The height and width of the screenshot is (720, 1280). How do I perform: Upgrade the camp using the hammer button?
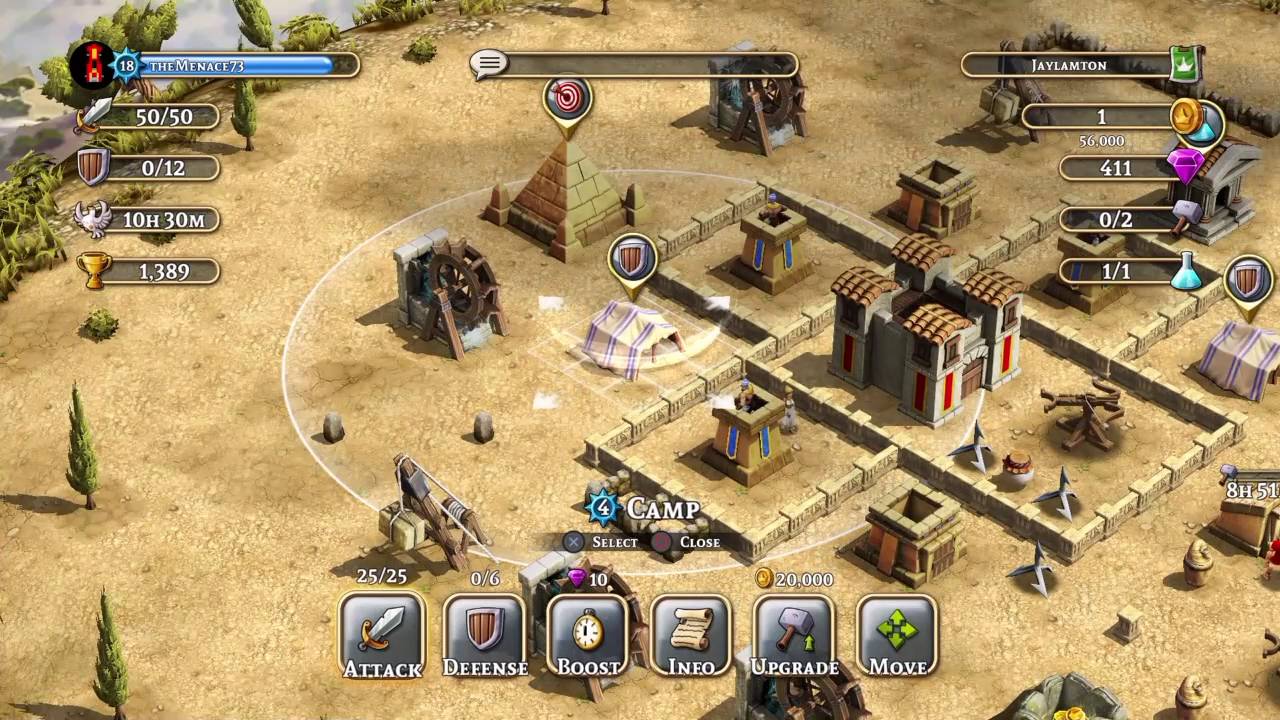coord(794,636)
